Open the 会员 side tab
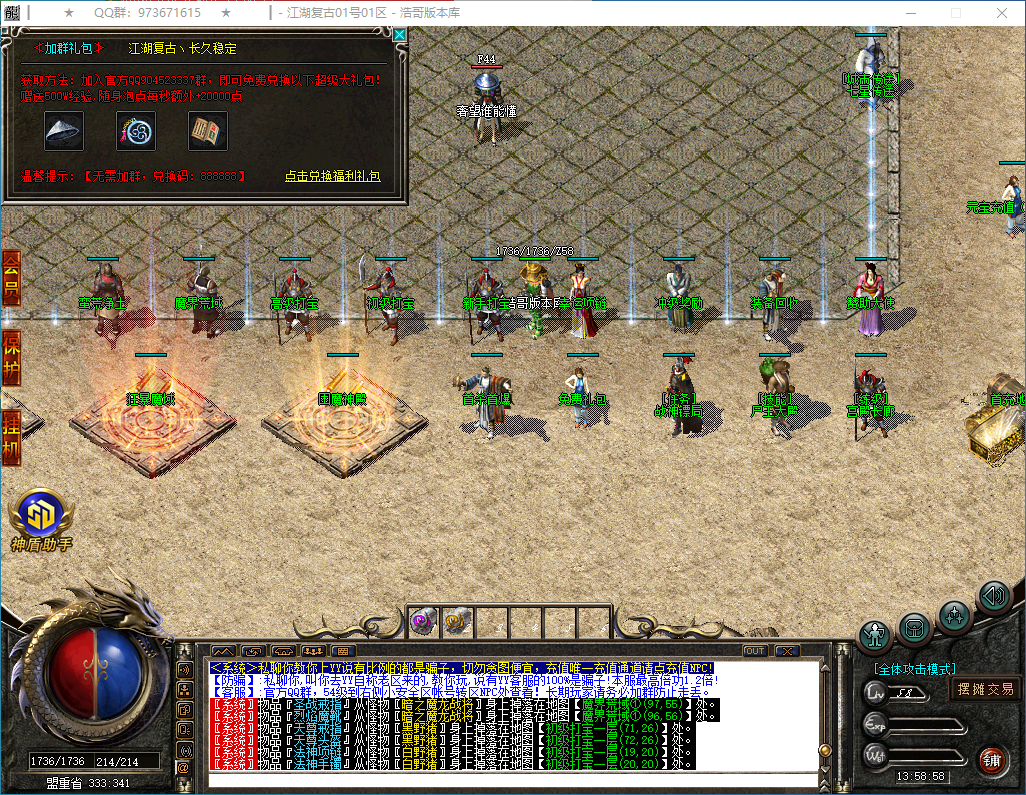 (11, 278)
